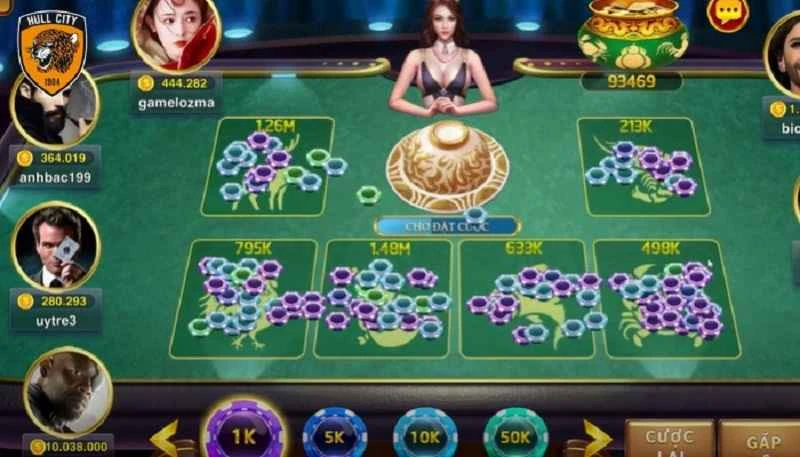Image resolution: width=800 pixels, height=457 pixels.
Task: Click the left chip-scroll arrow
Action: 165,438
